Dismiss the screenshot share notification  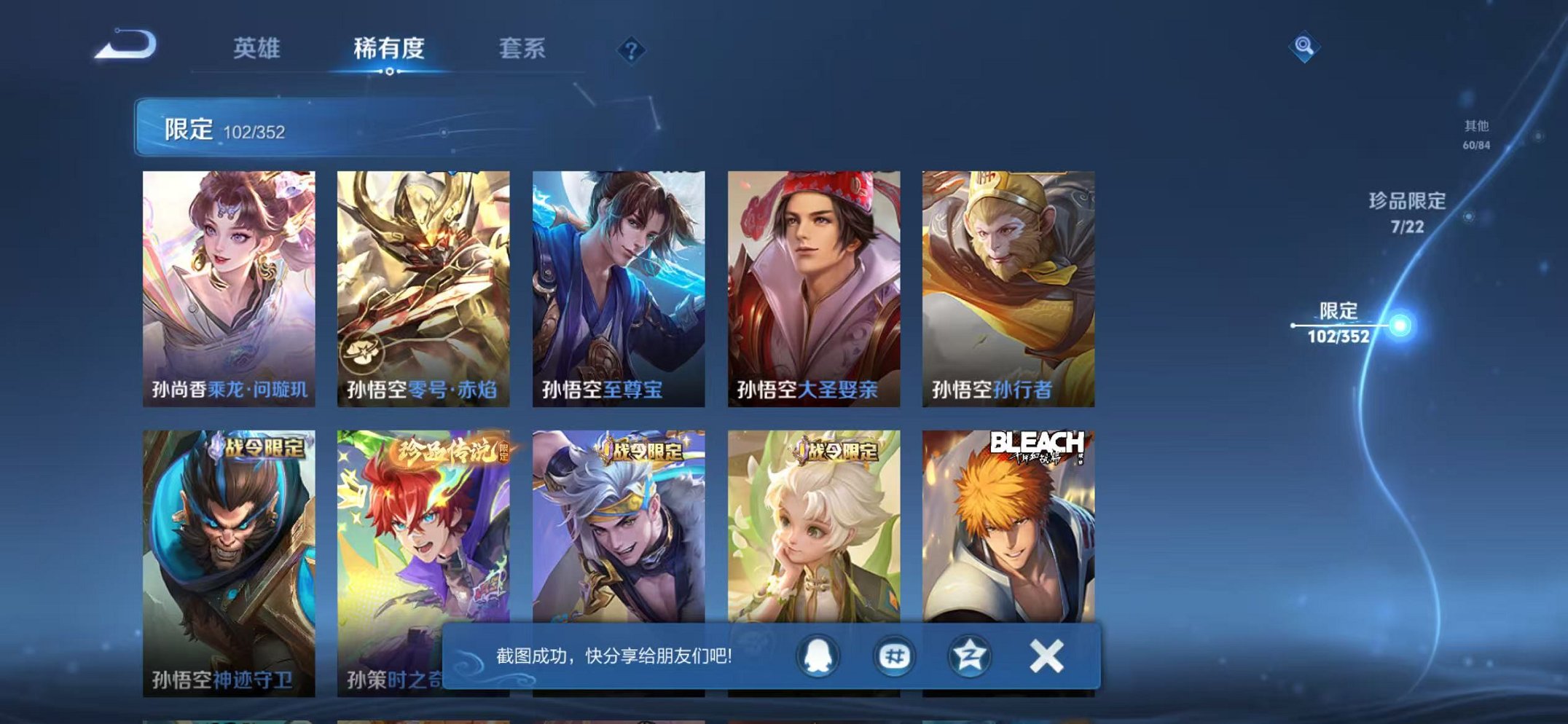[1046, 656]
